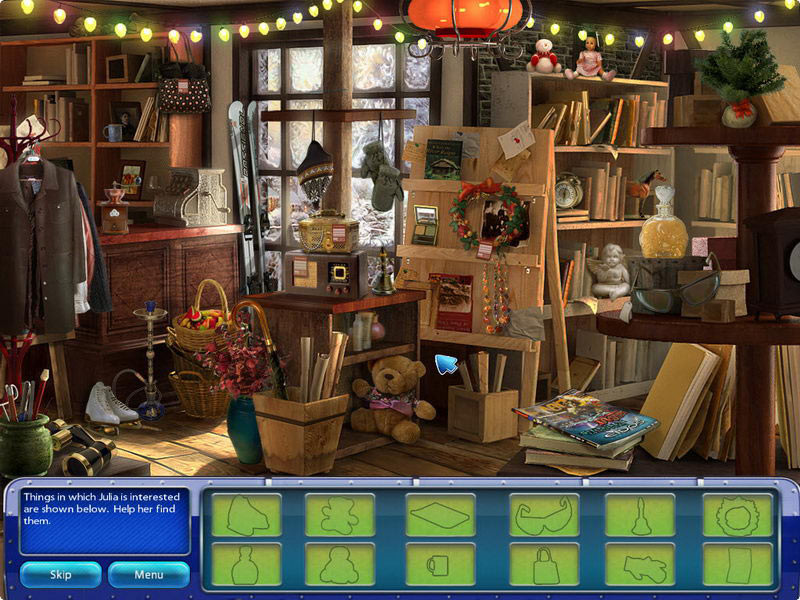Open the game Menu

[x=149, y=574]
